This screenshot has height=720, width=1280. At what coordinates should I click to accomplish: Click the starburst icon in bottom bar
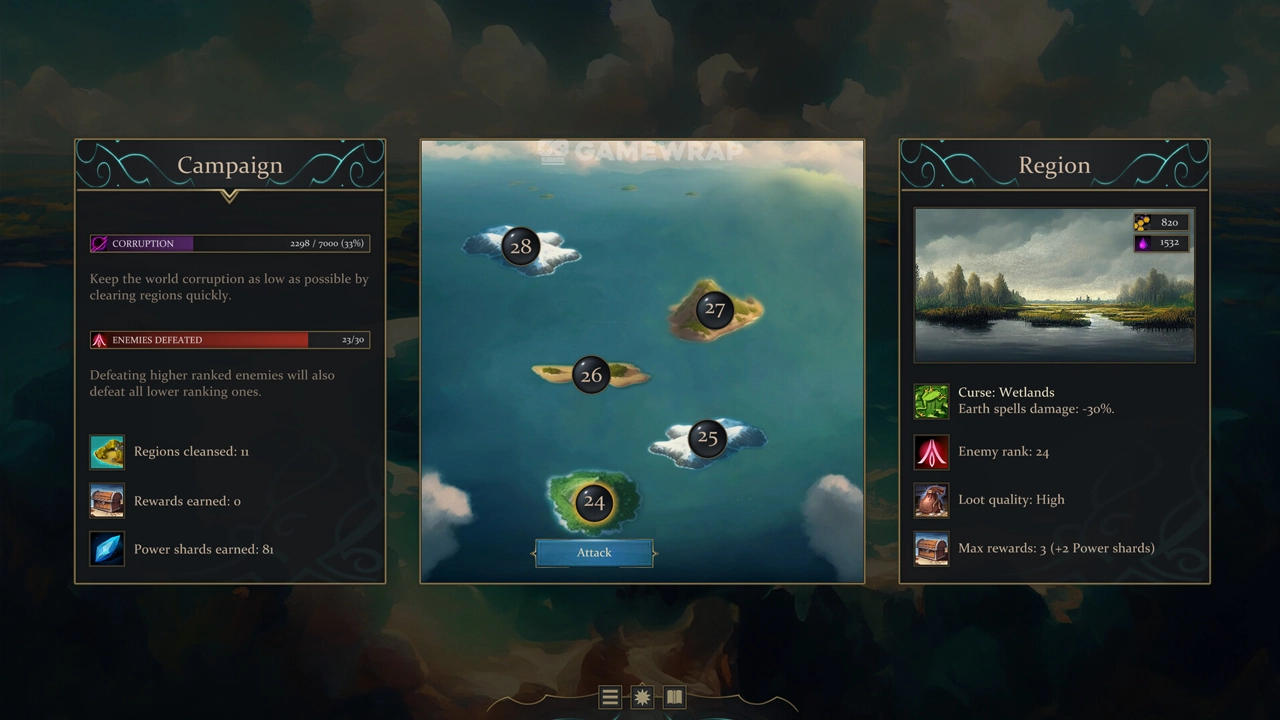pos(642,698)
